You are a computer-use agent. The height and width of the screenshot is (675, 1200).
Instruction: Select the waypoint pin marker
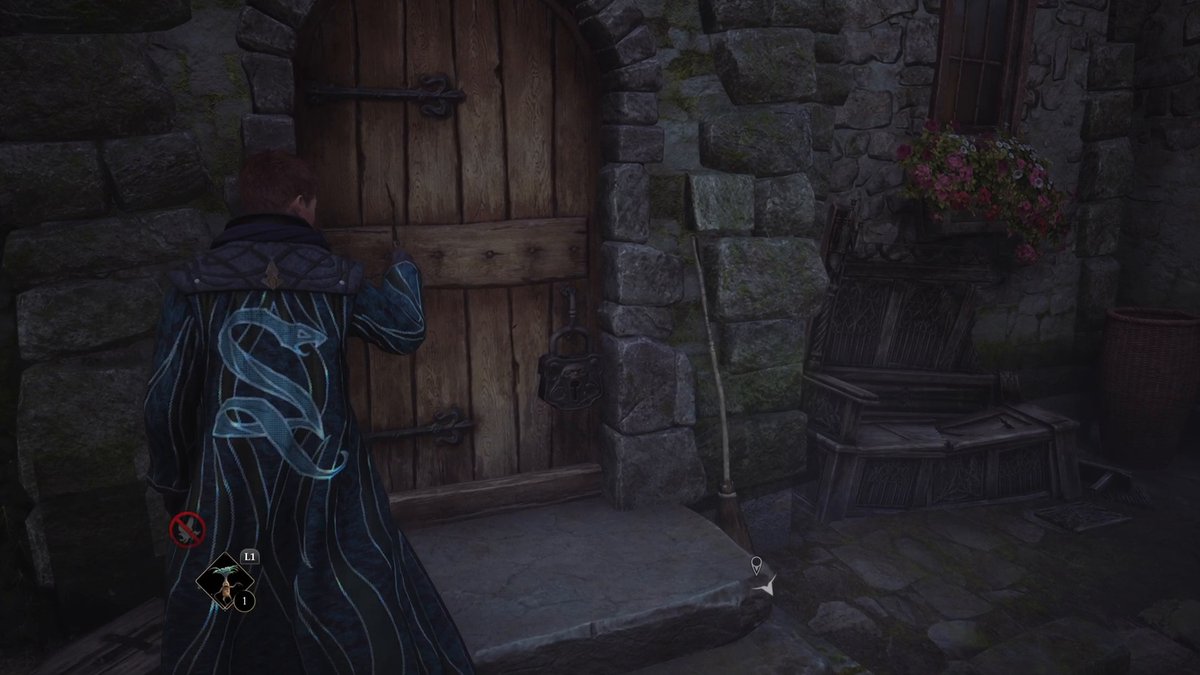point(757,566)
